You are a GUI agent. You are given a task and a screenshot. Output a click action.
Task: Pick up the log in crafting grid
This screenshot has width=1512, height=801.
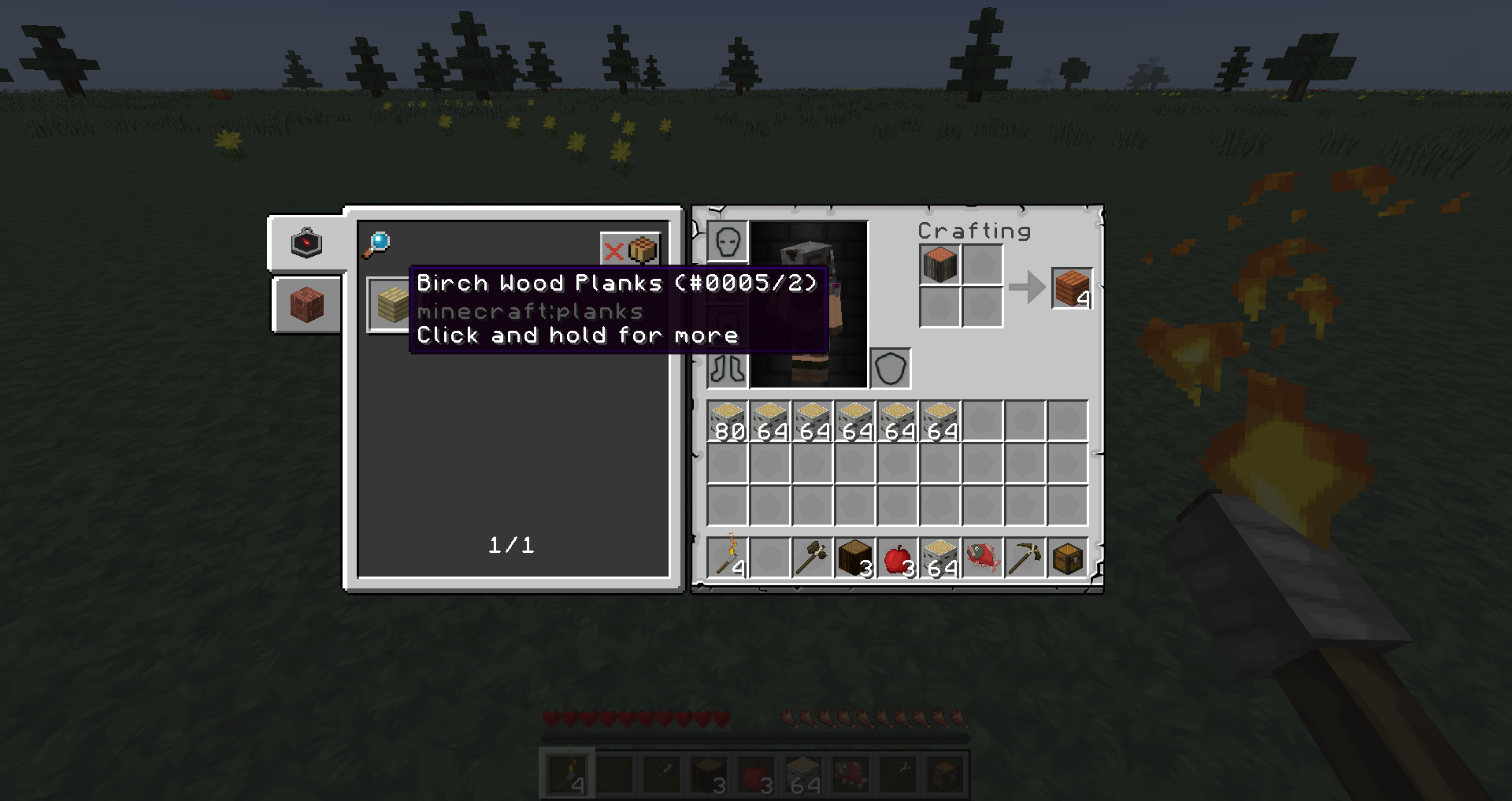click(939, 265)
